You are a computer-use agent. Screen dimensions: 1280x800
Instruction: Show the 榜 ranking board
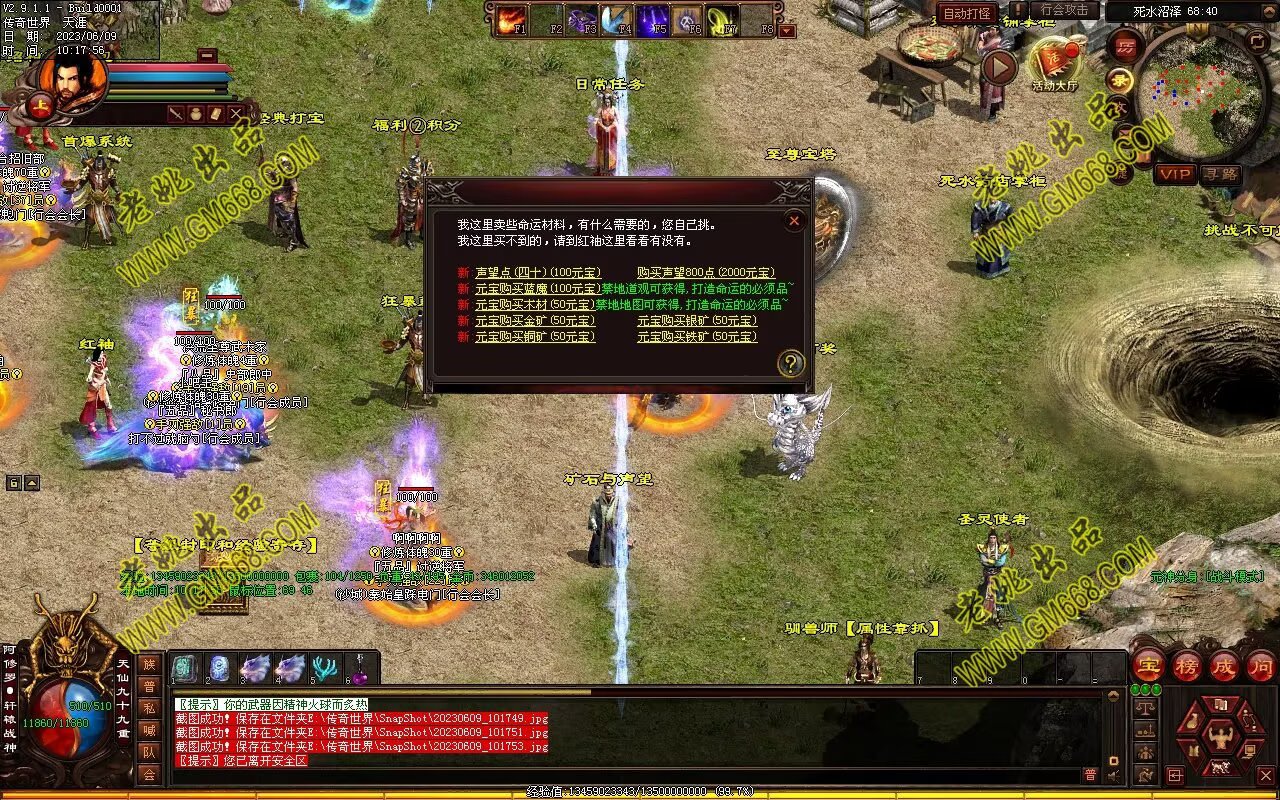coord(1186,666)
